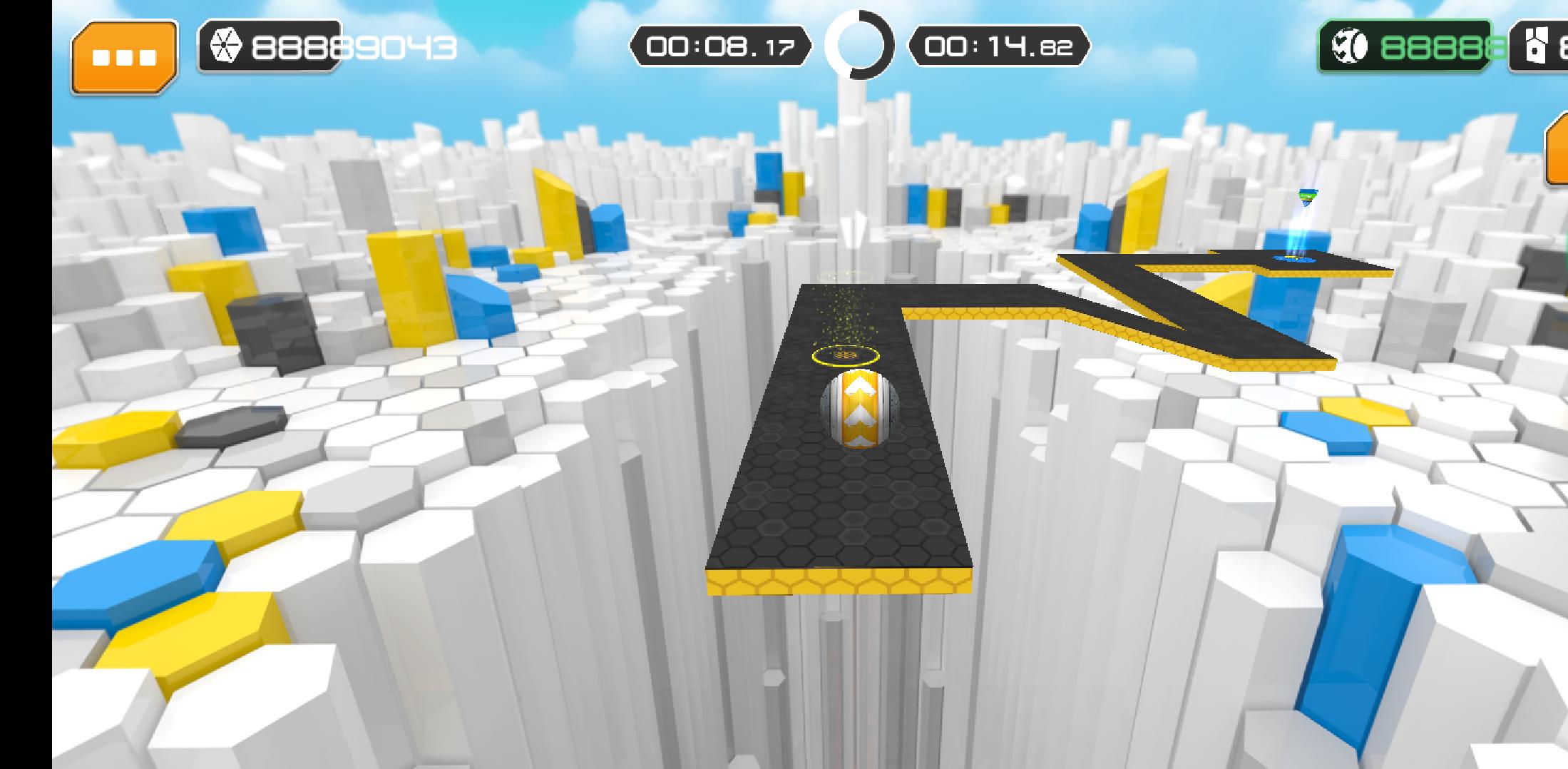This screenshot has height=769, width=1568.
Task: Tap the partially visible orange side button
Action: (1557, 151)
